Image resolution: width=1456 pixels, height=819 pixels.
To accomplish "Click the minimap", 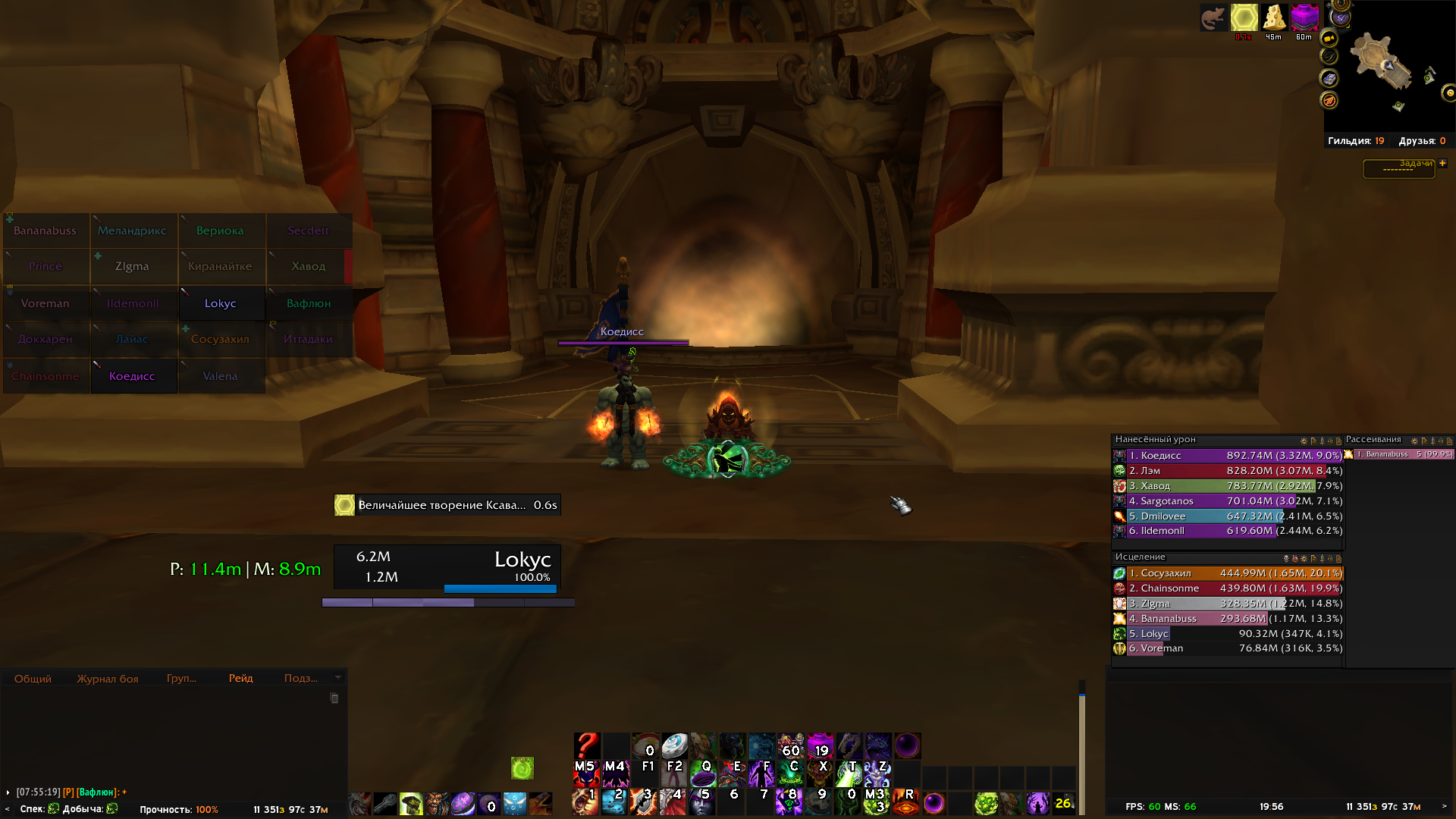I will [x=1386, y=68].
